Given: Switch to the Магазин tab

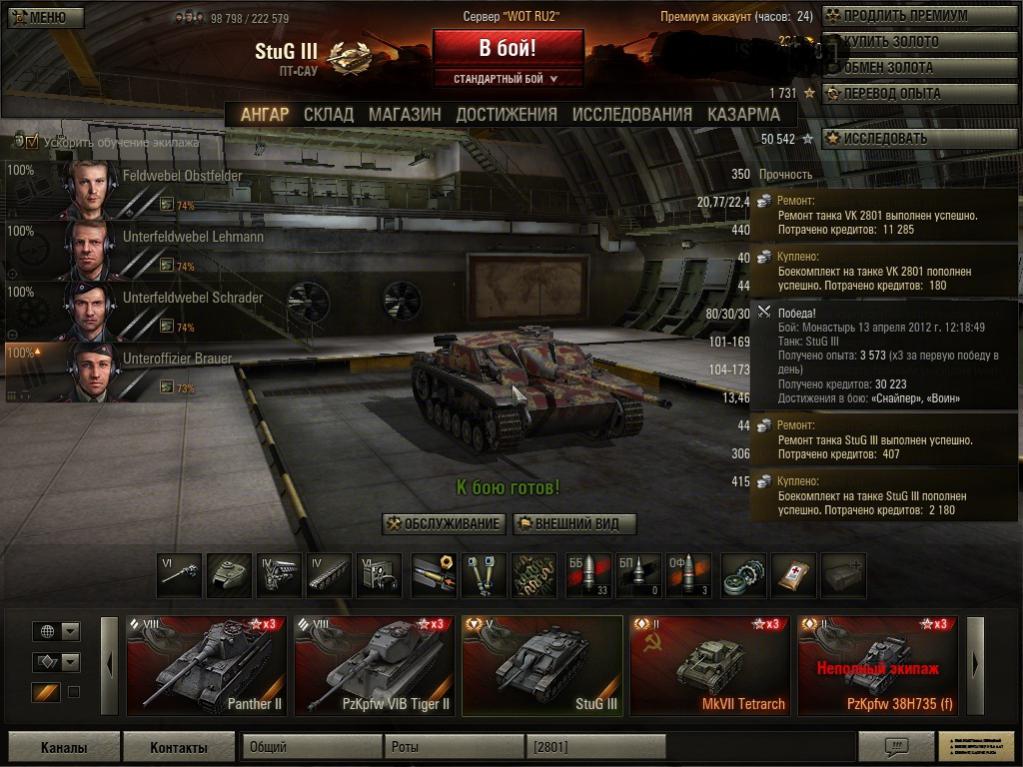Looking at the screenshot, I should pos(404,114).
